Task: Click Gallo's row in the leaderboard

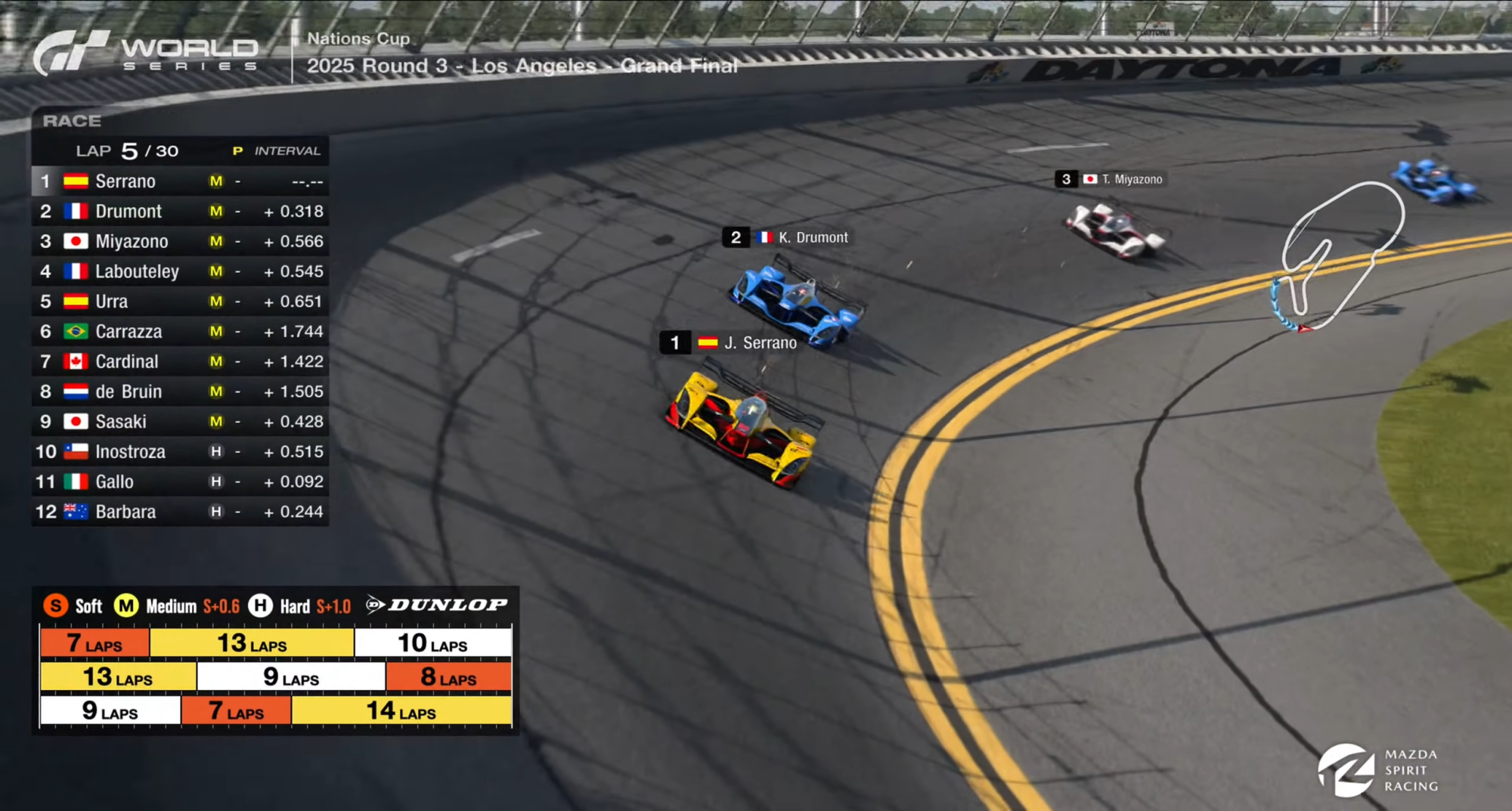Action: [x=180, y=481]
